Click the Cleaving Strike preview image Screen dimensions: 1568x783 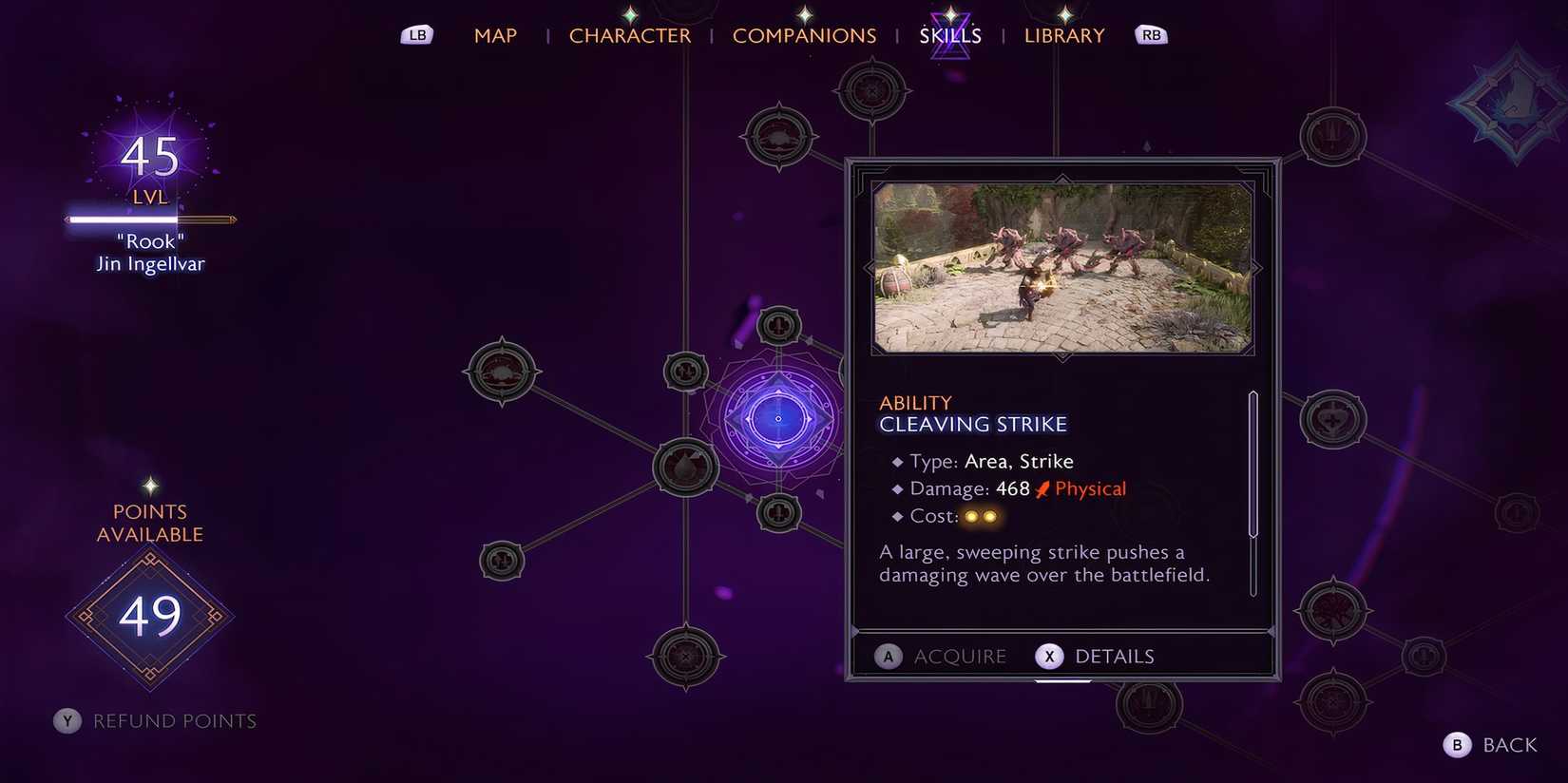1062,268
